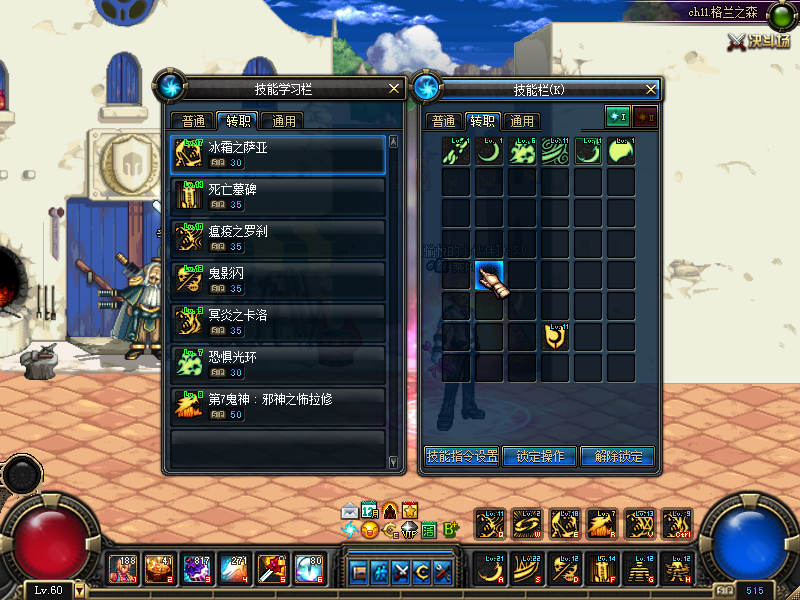Click the 解除锁定 button

pos(617,456)
